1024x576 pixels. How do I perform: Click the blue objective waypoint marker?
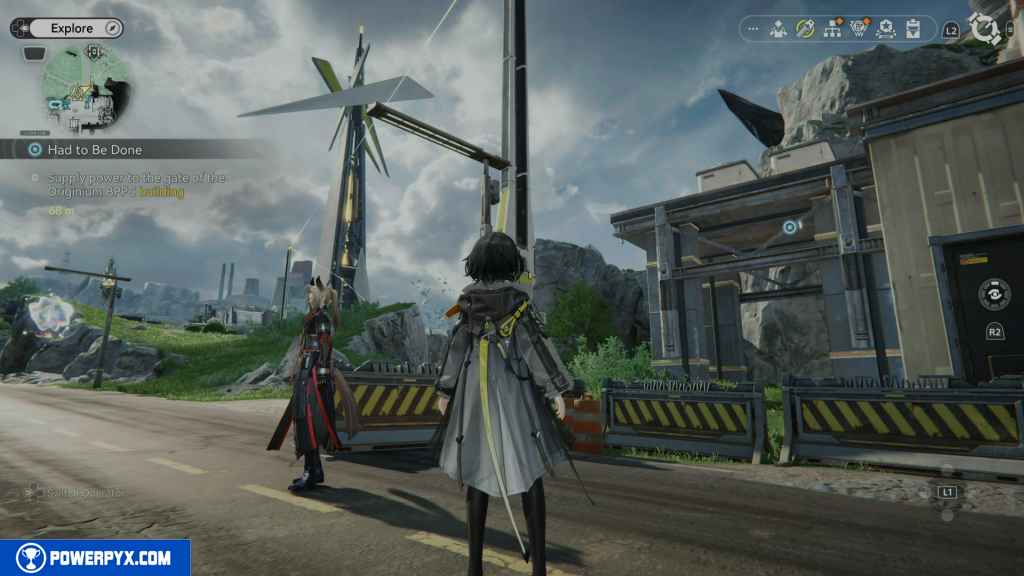point(790,228)
